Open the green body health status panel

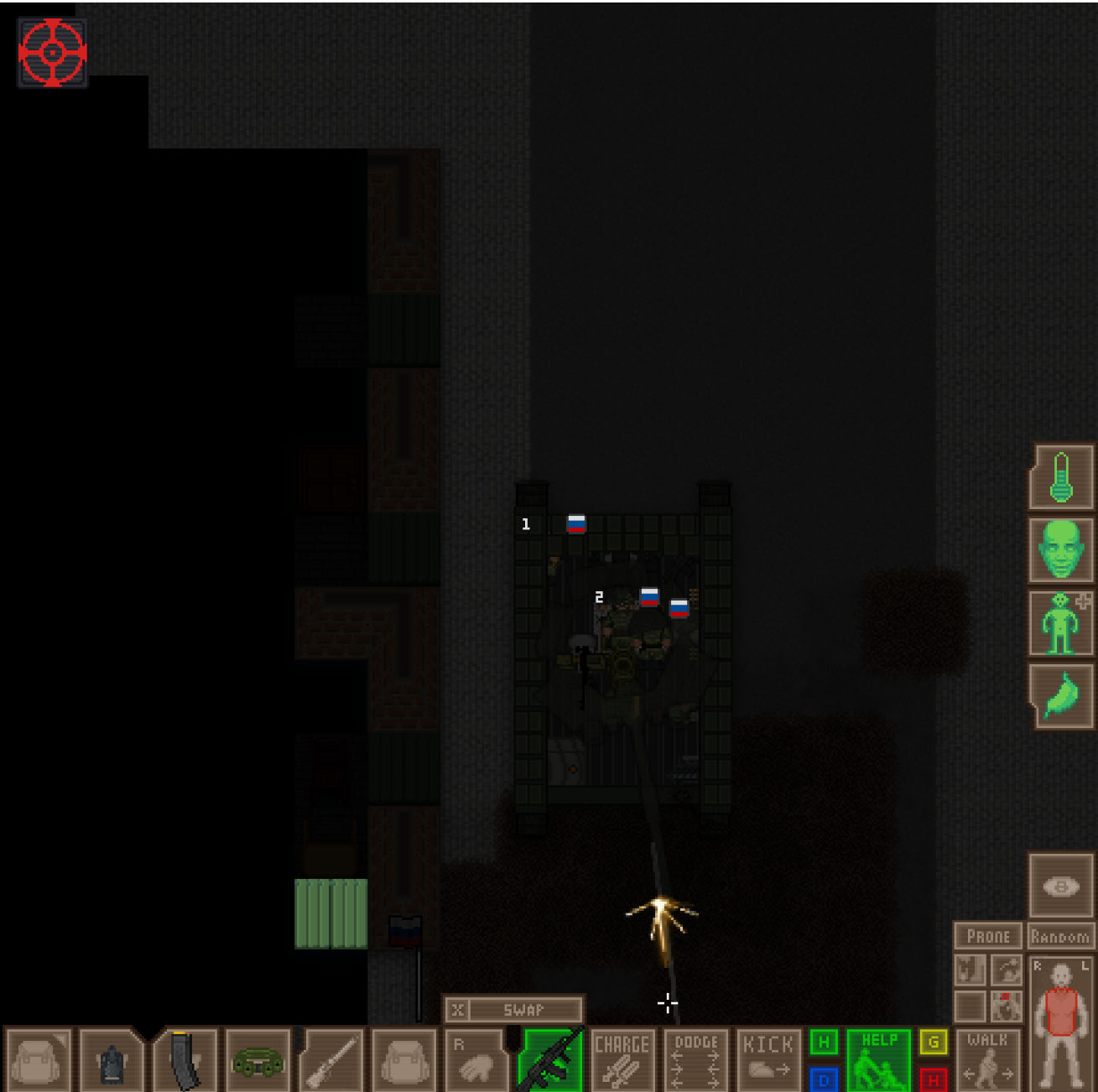[1061, 623]
